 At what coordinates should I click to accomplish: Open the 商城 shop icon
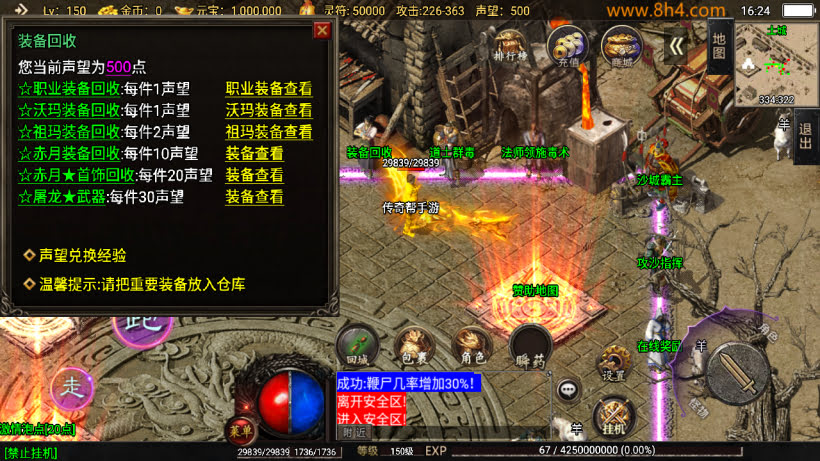pos(621,46)
